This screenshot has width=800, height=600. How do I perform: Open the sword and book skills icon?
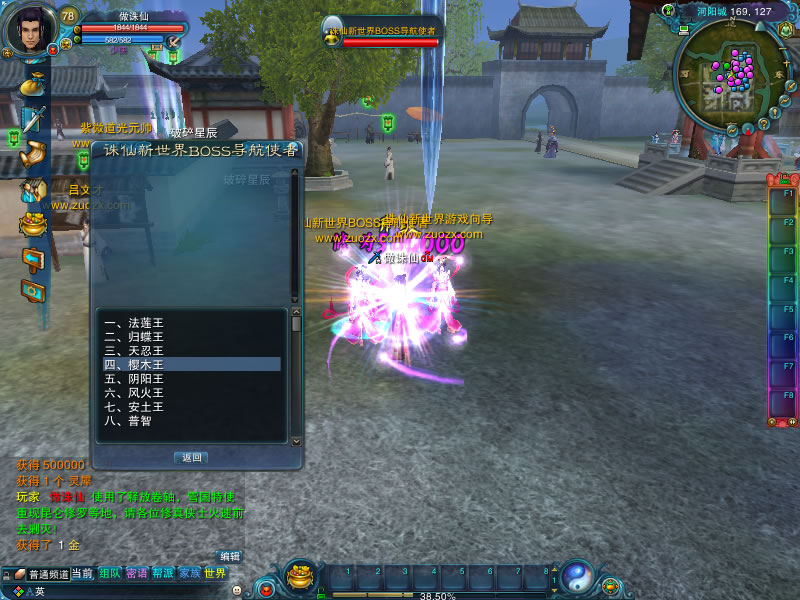(35, 120)
